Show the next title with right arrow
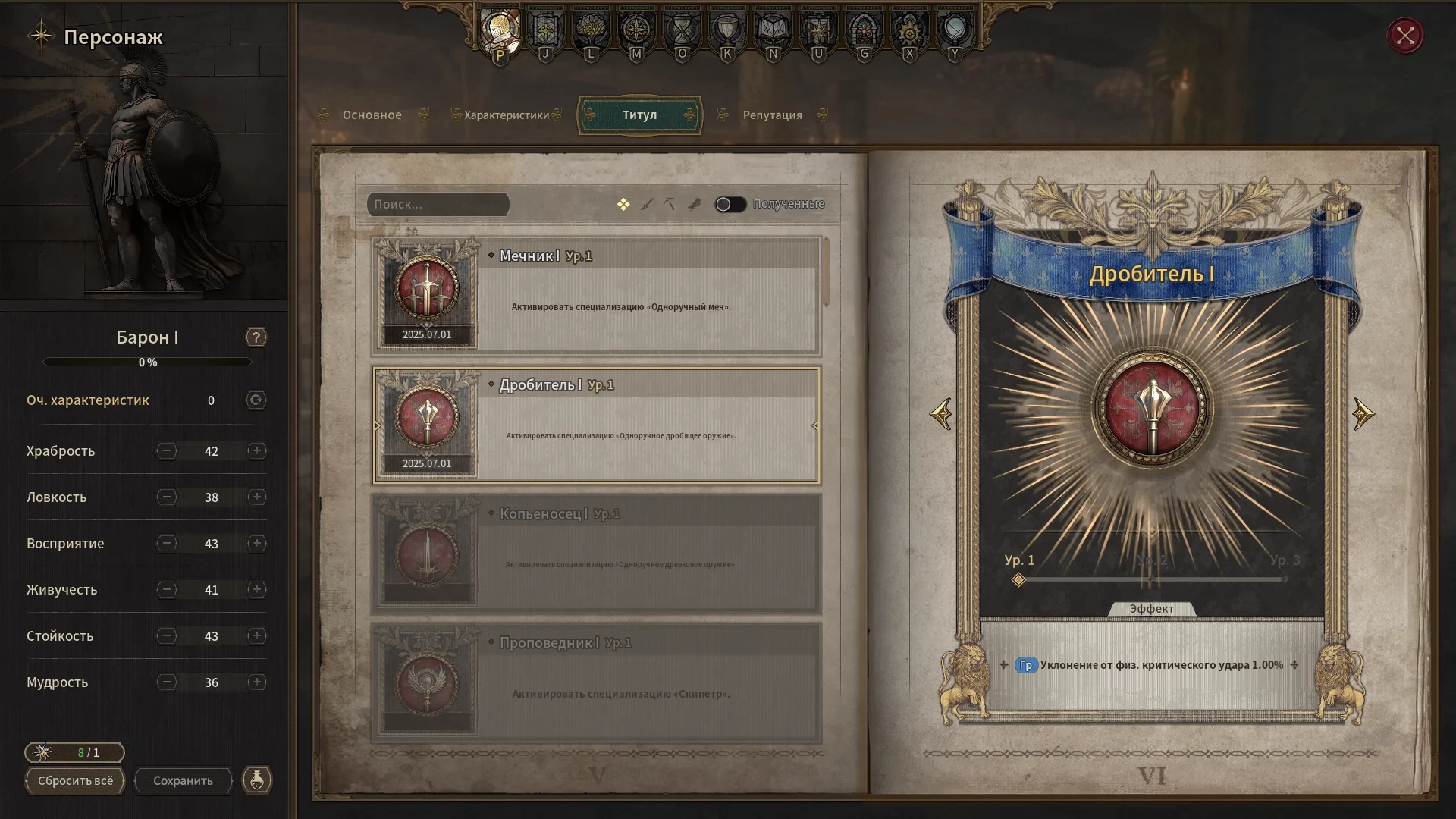The image size is (1456, 819). (x=1363, y=414)
